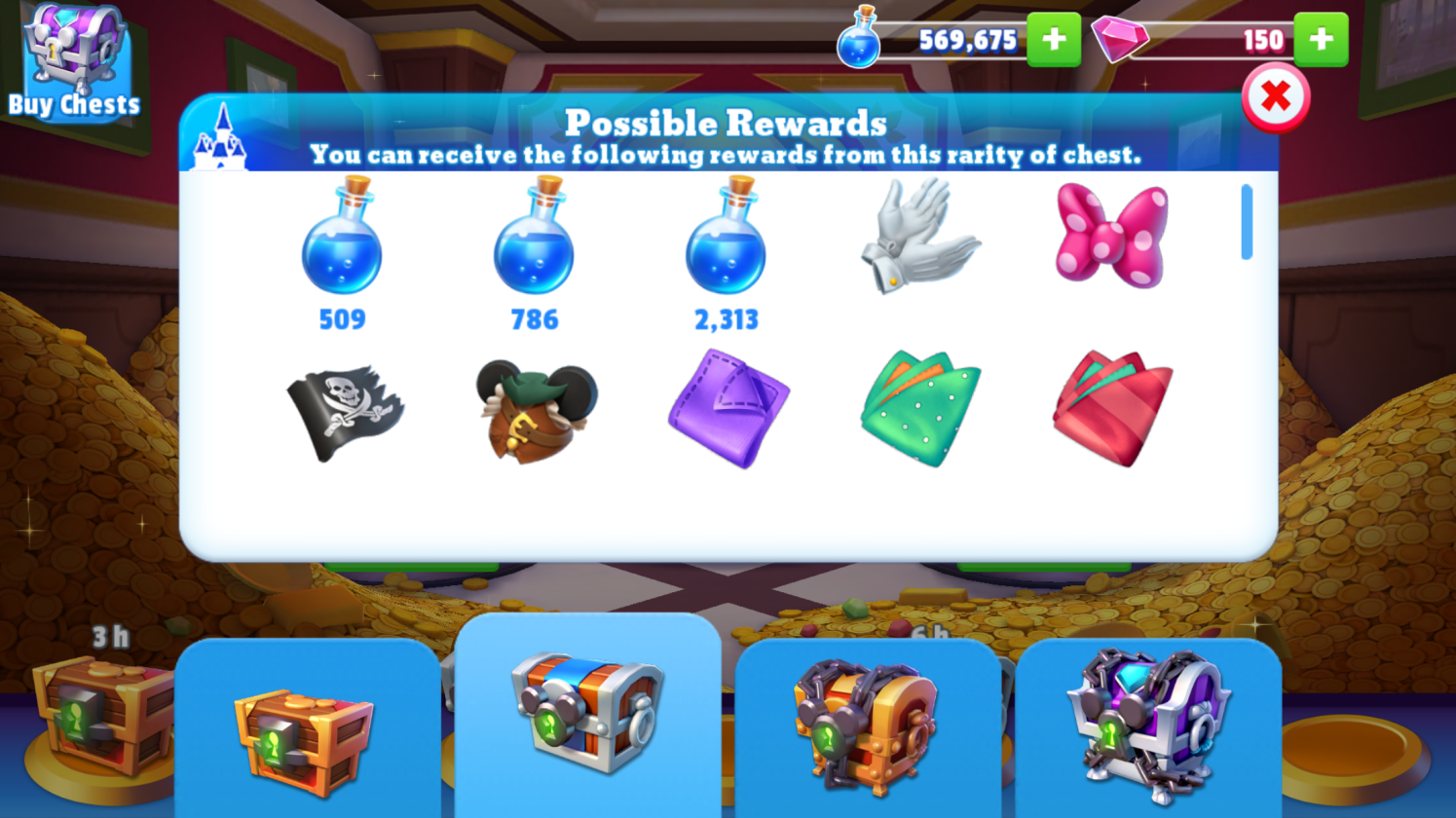This screenshot has width=1456, height=818.
Task: Tap the 509 magic potion reward
Action: pyautogui.click(x=342, y=239)
